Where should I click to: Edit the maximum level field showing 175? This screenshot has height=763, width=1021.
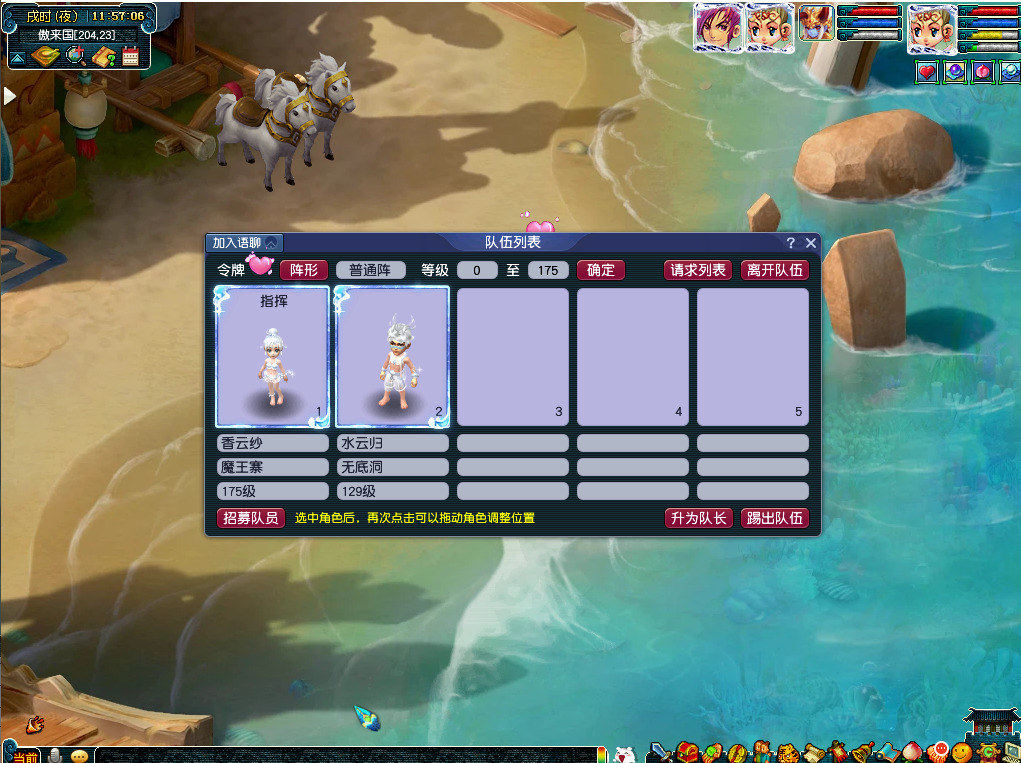[x=548, y=270]
